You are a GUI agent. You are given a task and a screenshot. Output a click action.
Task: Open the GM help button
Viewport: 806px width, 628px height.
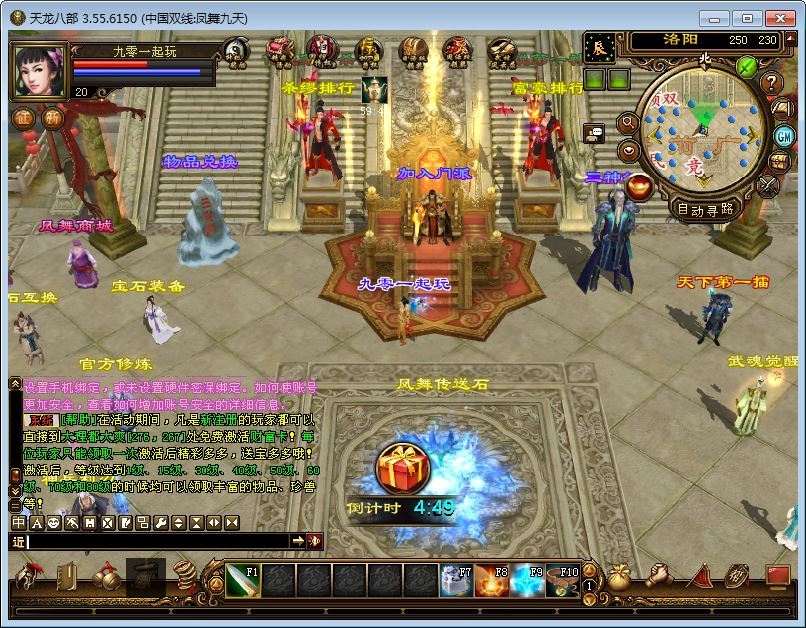pyautogui.click(x=783, y=136)
